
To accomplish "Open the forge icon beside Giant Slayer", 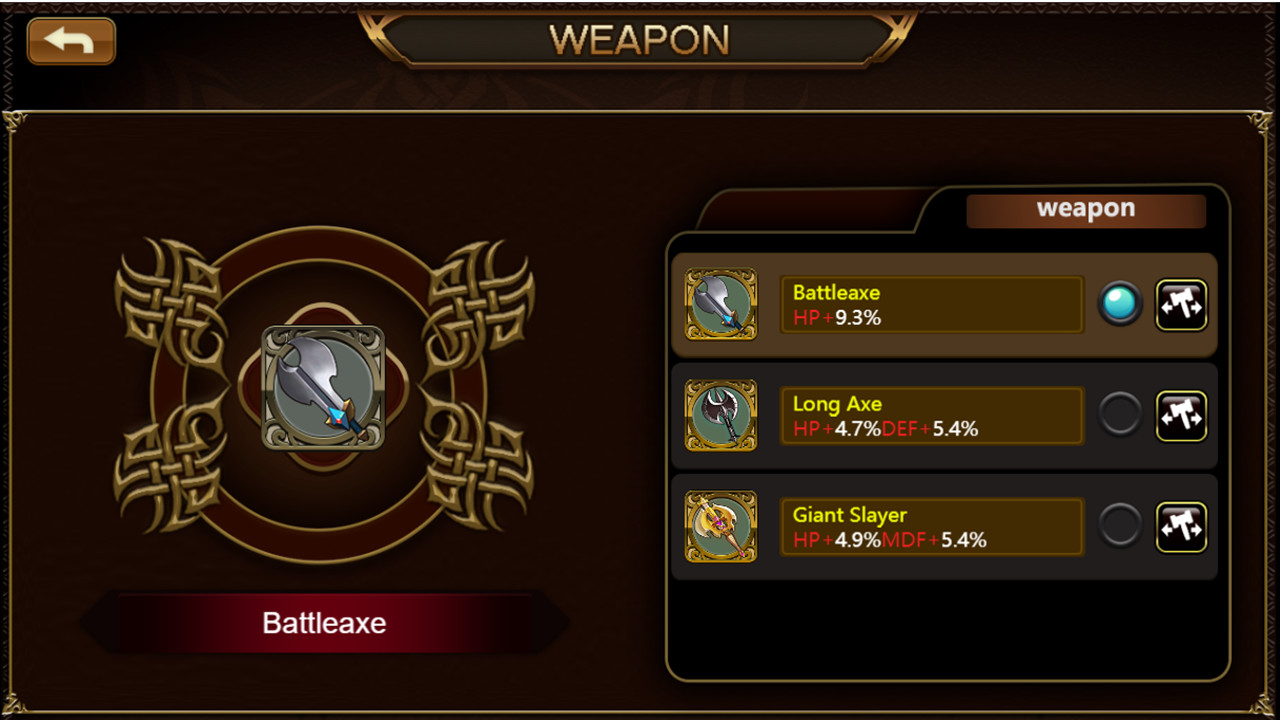I will click(x=1182, y=527).
